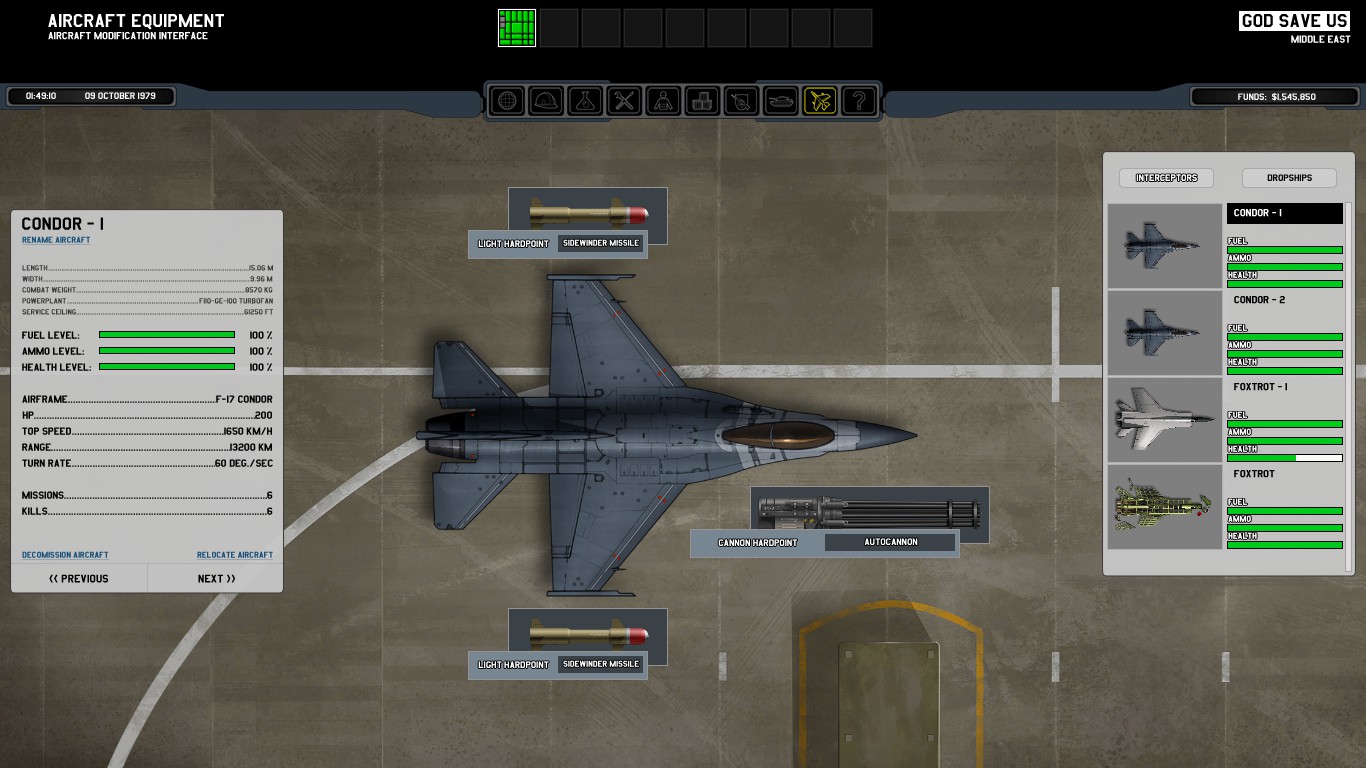Screen dimensions: 1366x768
Task: Select the aircraft jet toolbar icon
Action: coord(819,101)
